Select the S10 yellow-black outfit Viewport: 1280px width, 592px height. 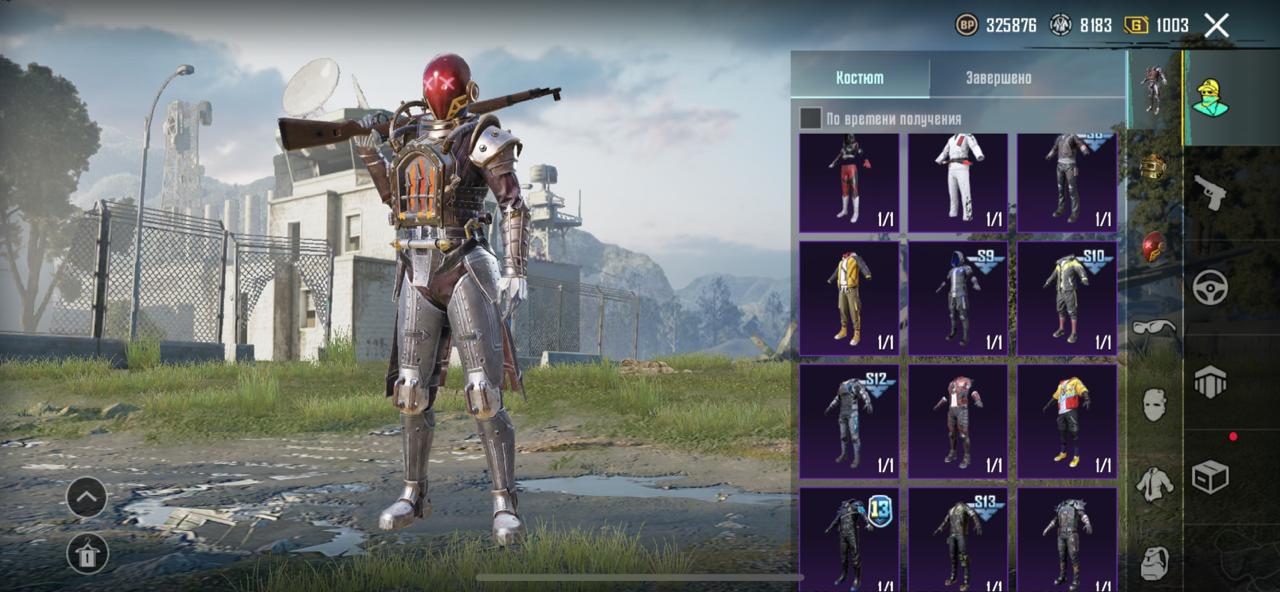pyautogui.click(x=1066, y=298)
